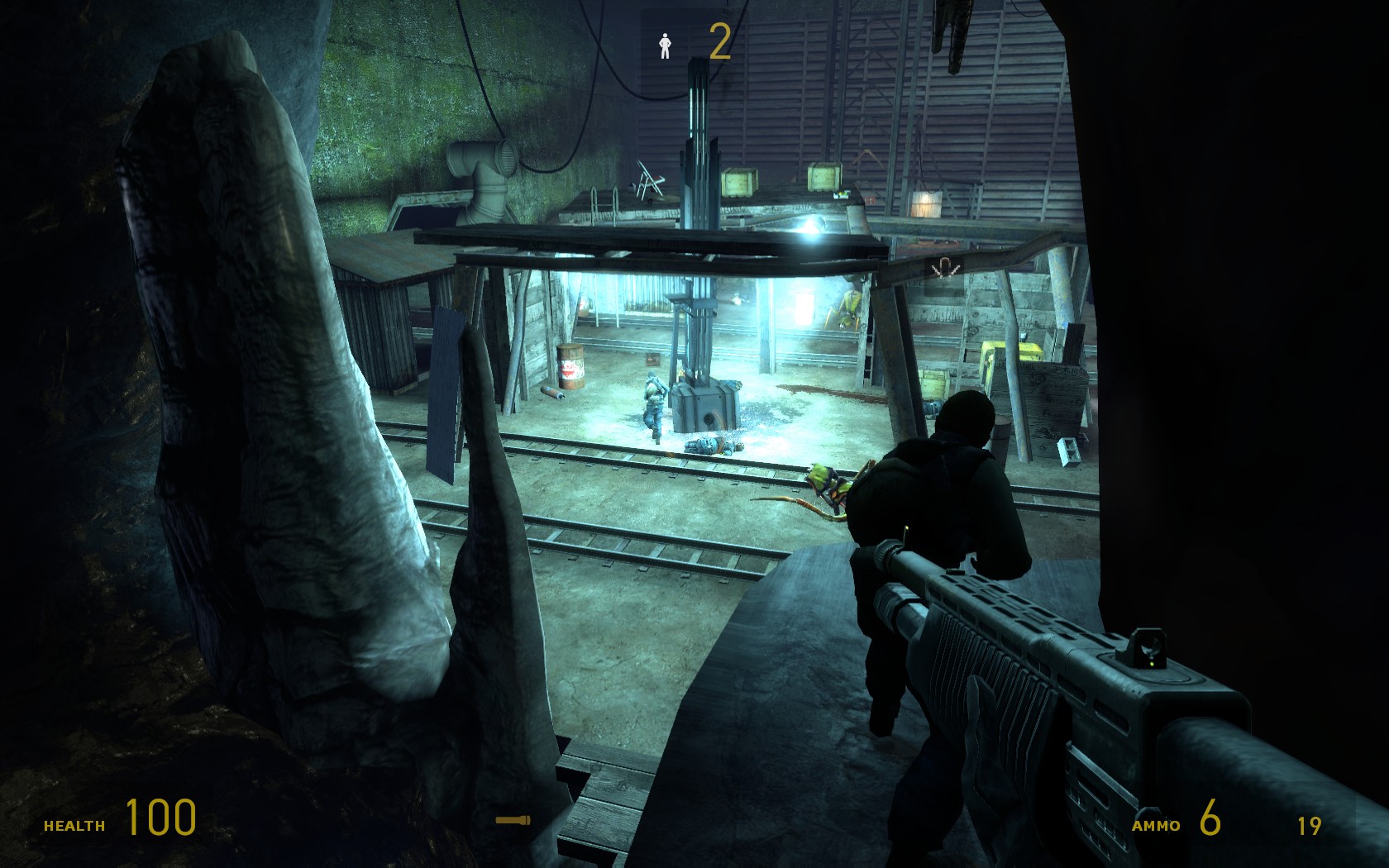Click the flashlight indicator icon

click(x=513, y=820)
